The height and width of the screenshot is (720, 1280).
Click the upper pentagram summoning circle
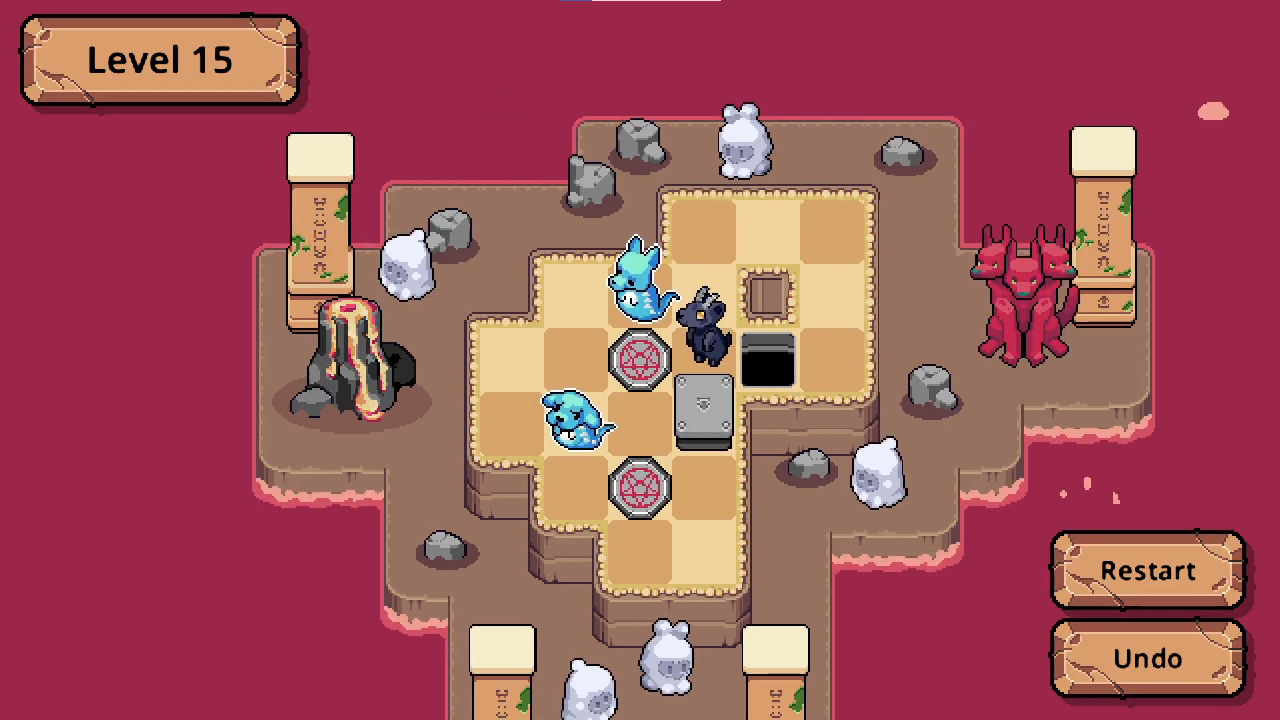[x=640, y=360]
